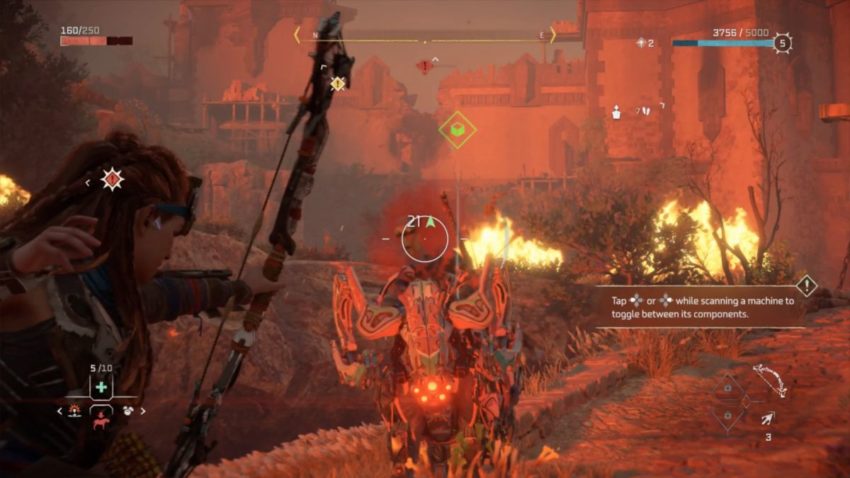Select the equipped hunter bow icon

[x=769, y=379]
